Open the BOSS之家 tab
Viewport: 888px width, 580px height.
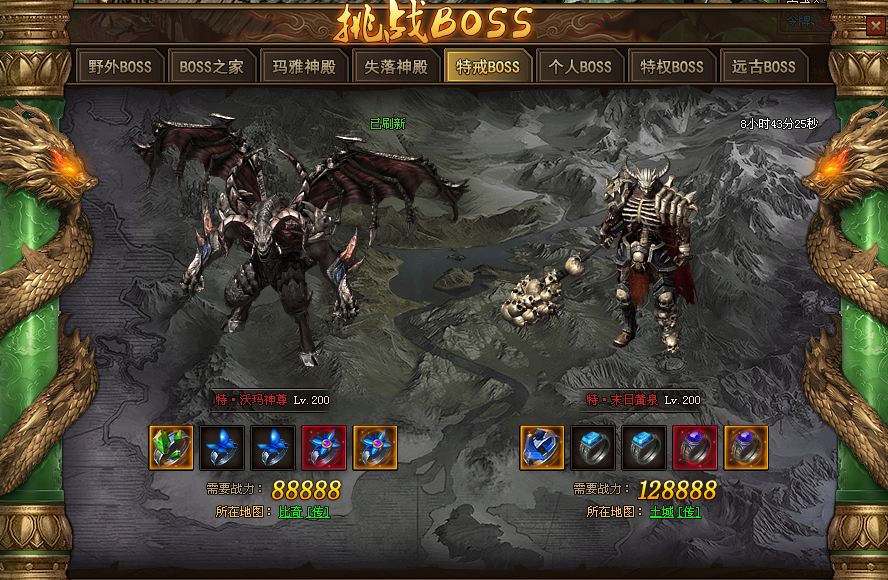pos(211,67)
